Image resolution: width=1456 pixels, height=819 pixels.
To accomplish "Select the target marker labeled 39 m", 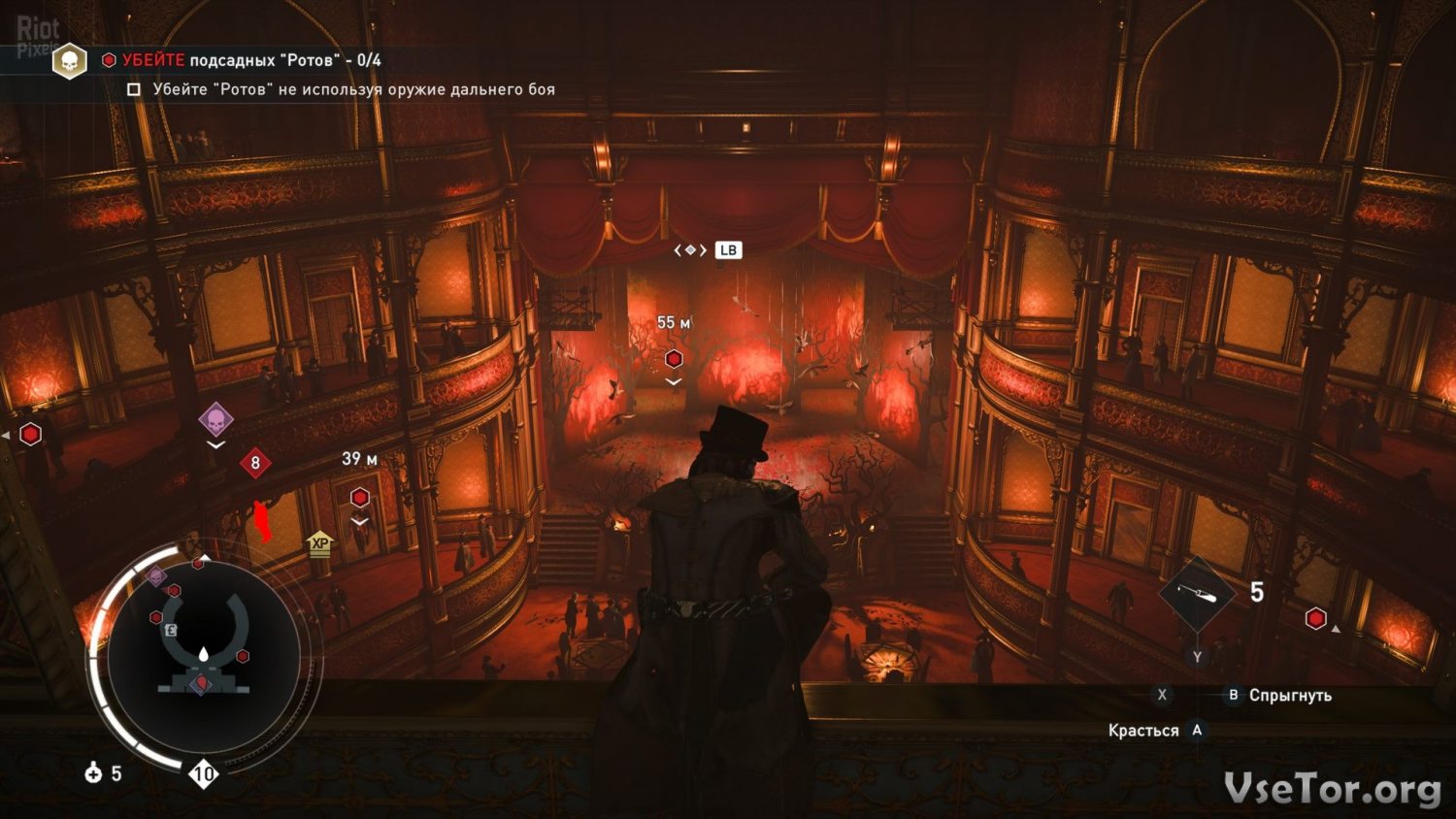I will [360, 498].
